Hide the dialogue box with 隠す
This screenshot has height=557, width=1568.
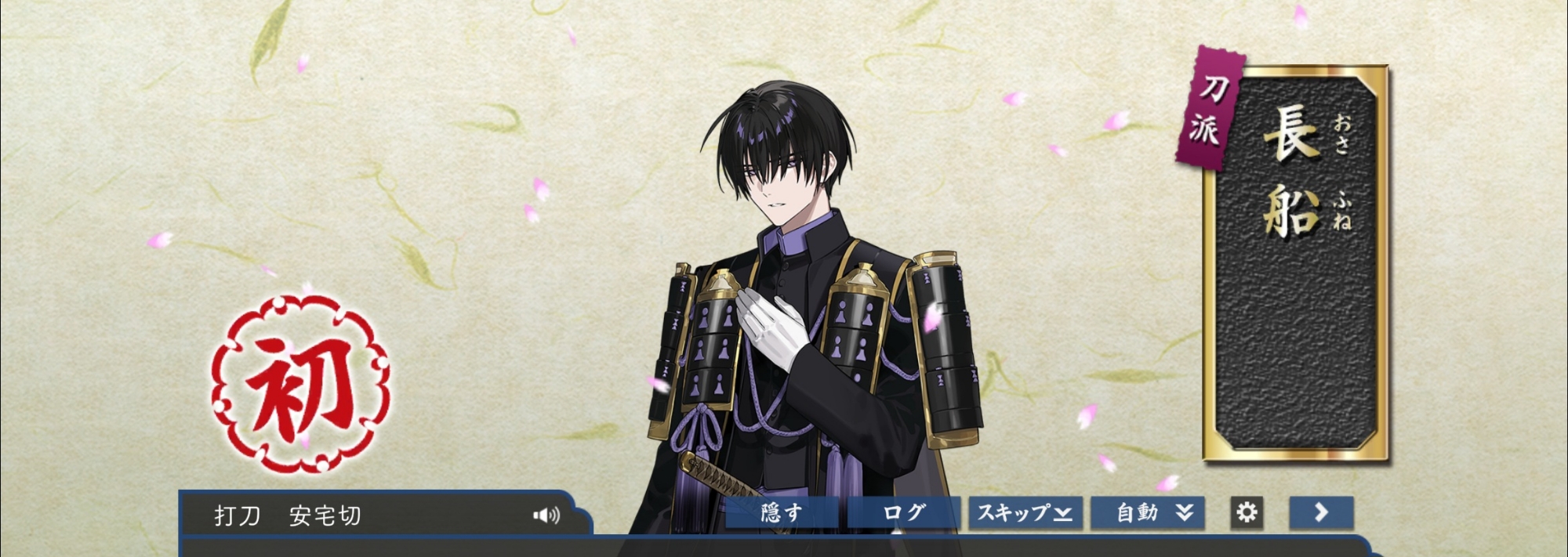pyautogui.click(x=782, y=513)
